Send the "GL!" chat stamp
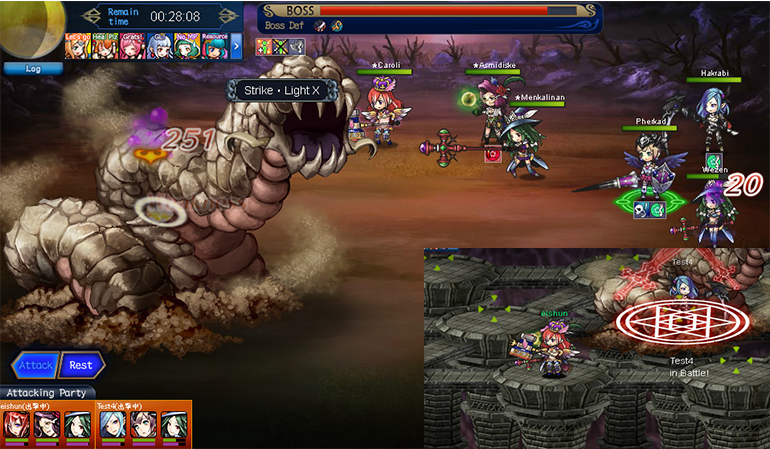The width and height of the screenshot is (770, 449). [159, 45]
